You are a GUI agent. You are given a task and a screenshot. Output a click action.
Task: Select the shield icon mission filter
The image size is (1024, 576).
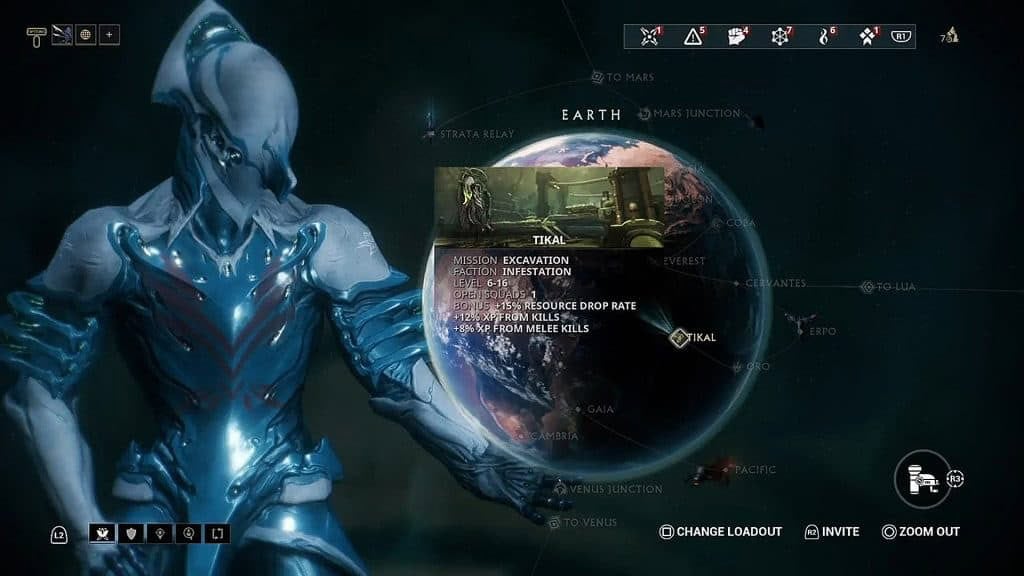tap(130, 534)
